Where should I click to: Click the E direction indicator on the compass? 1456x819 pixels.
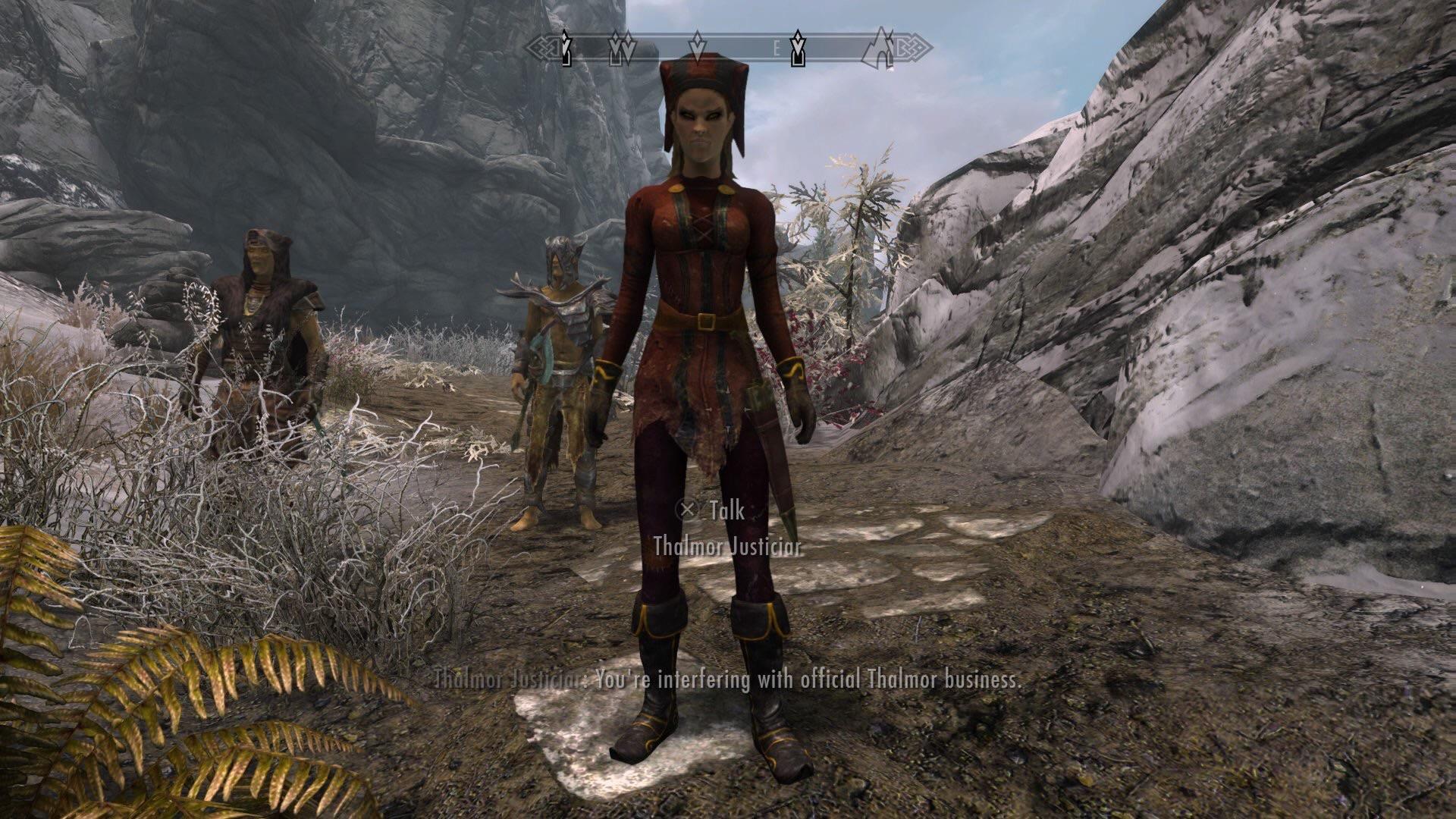pos(777,47)
